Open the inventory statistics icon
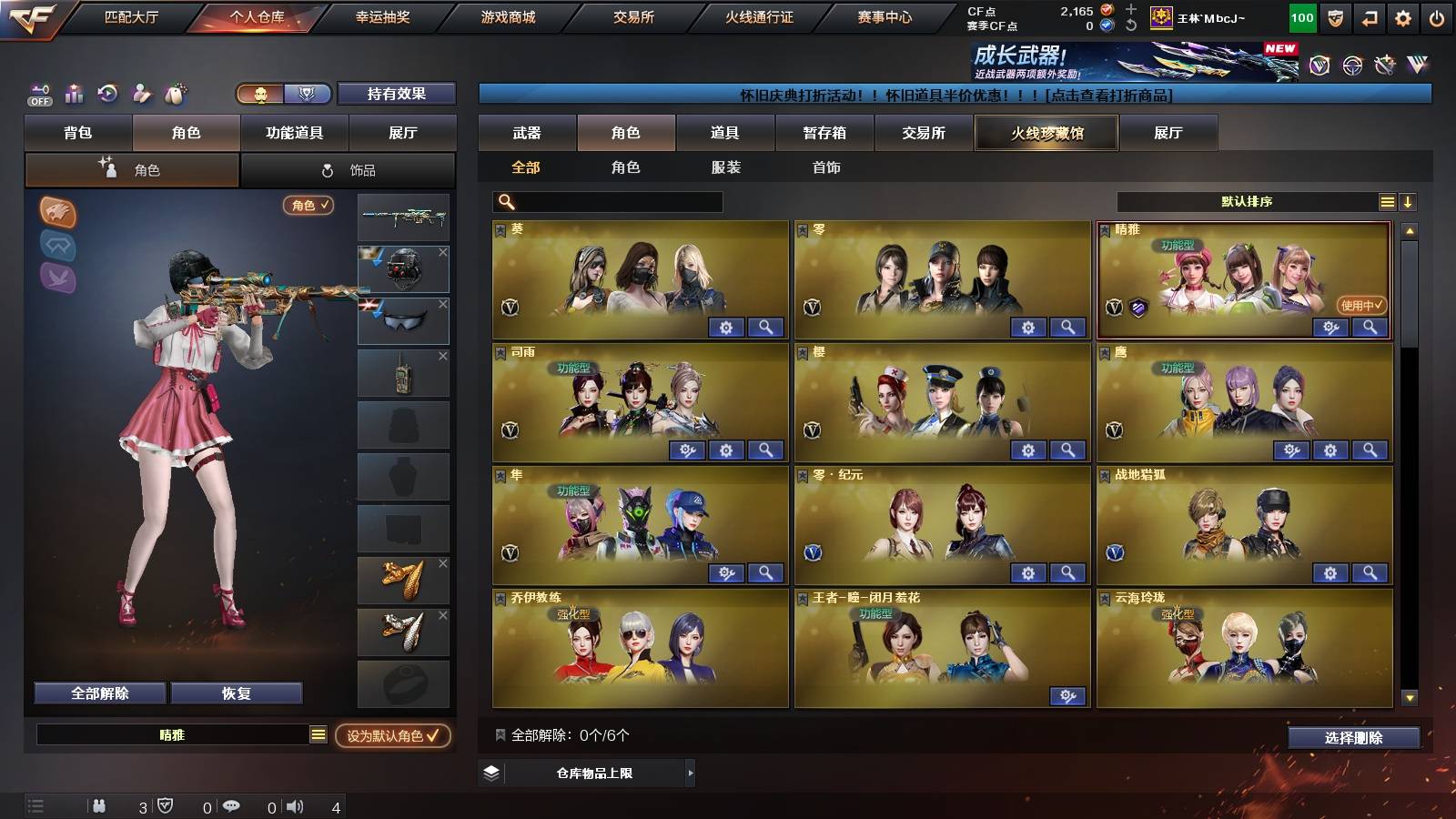The image size is (1456, 819). (75, 94)
